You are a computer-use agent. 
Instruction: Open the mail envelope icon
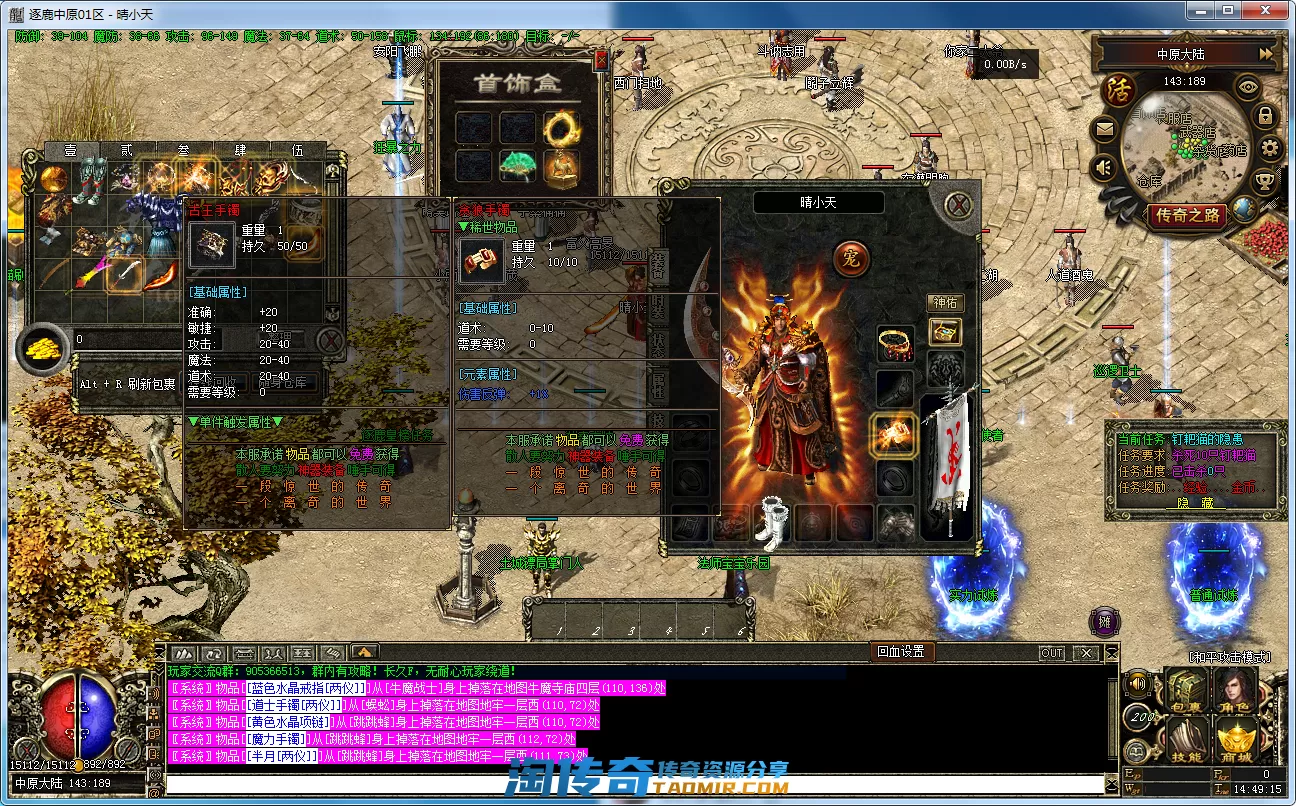(1104, 128)
